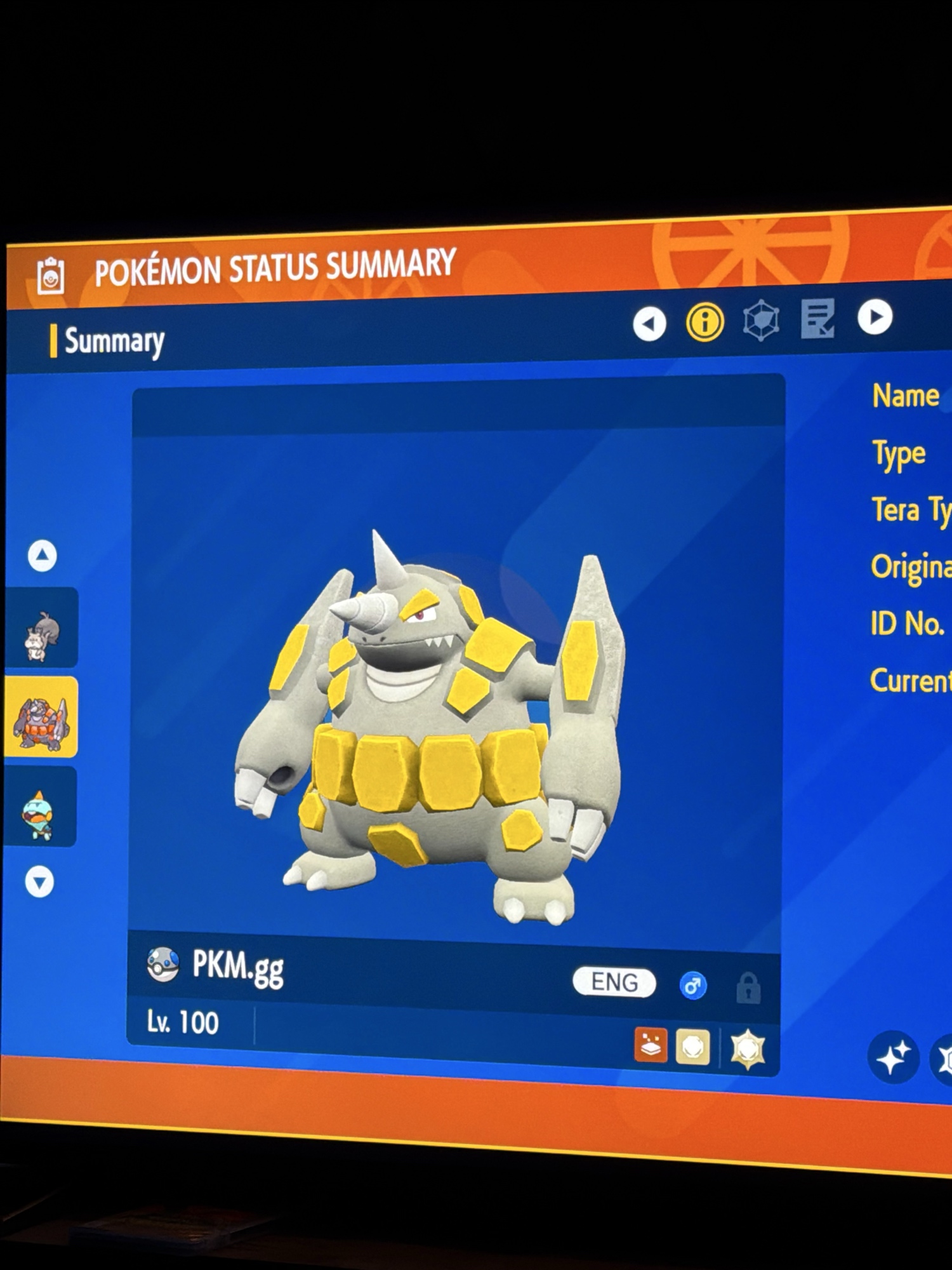Show the previous Pokémon with up arrow
The width and height of the screenshot is (952, 1270).
(x=43, y=556)
